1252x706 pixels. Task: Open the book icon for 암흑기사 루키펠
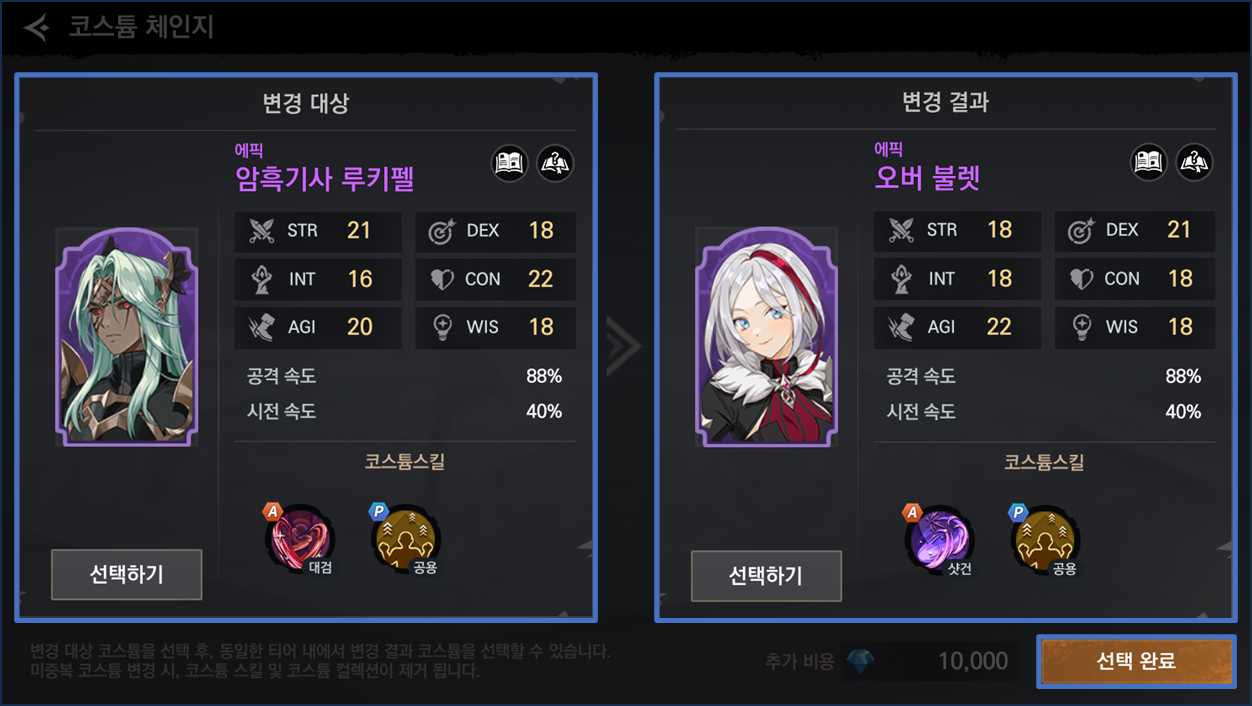click(511, 163)
